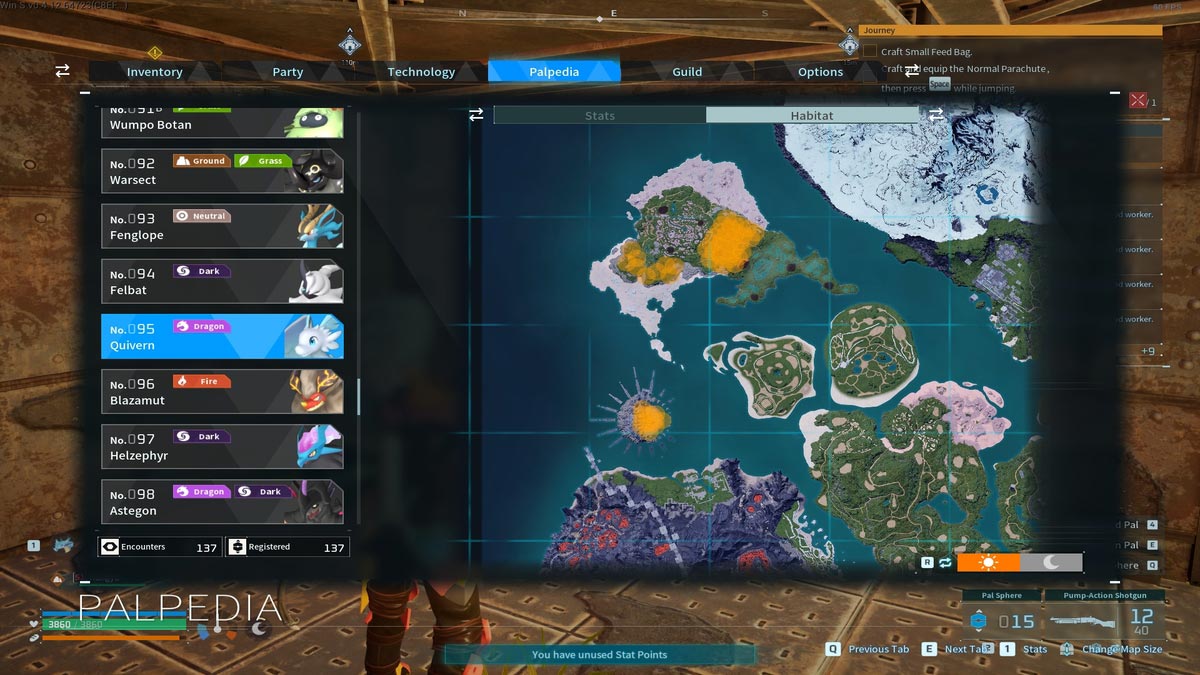Click the Palpedia list scrollbar

359,397
